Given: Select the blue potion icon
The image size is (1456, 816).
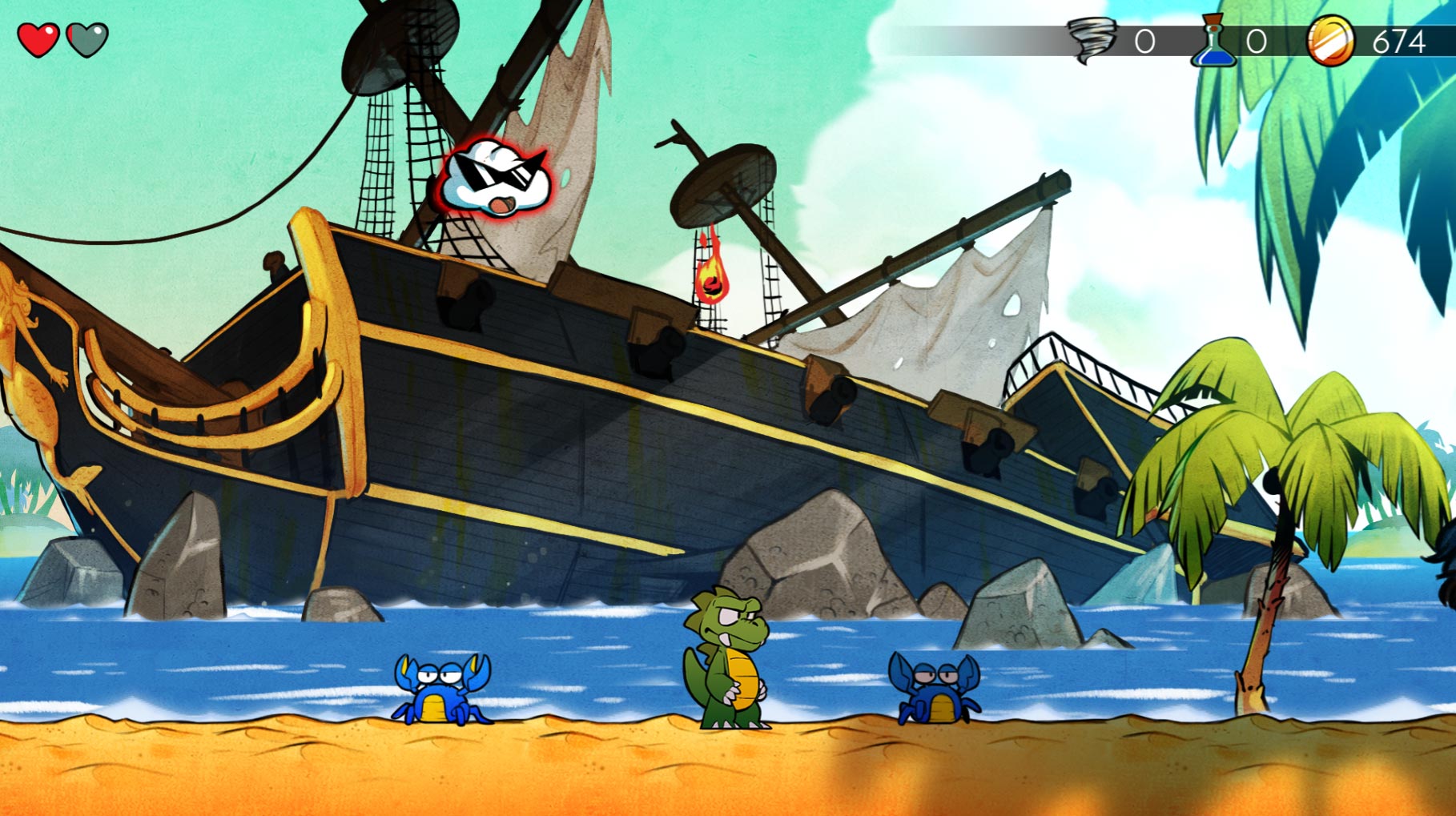Looking at the screenshot, I should pyautogui.click(x=1213, y=42).
